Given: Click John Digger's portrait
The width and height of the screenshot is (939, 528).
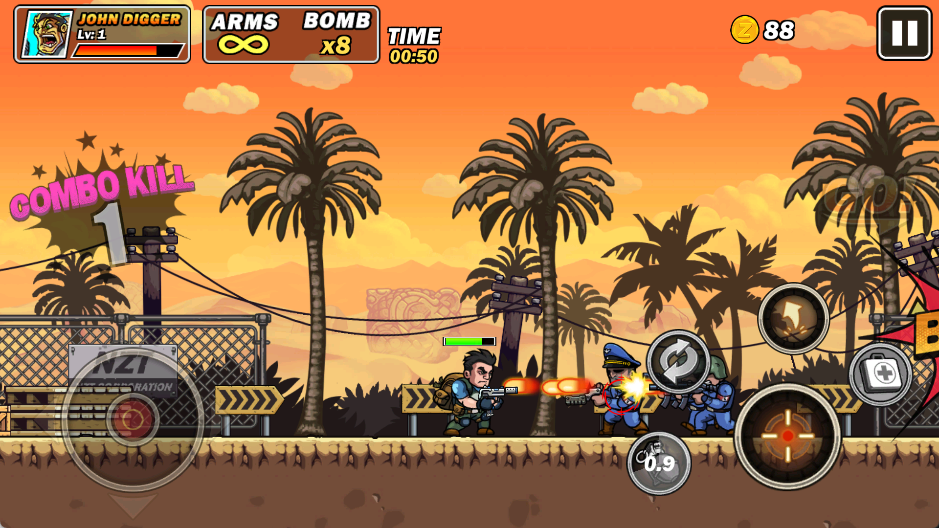Looking at the screenshot, I should tap(47, 35).
